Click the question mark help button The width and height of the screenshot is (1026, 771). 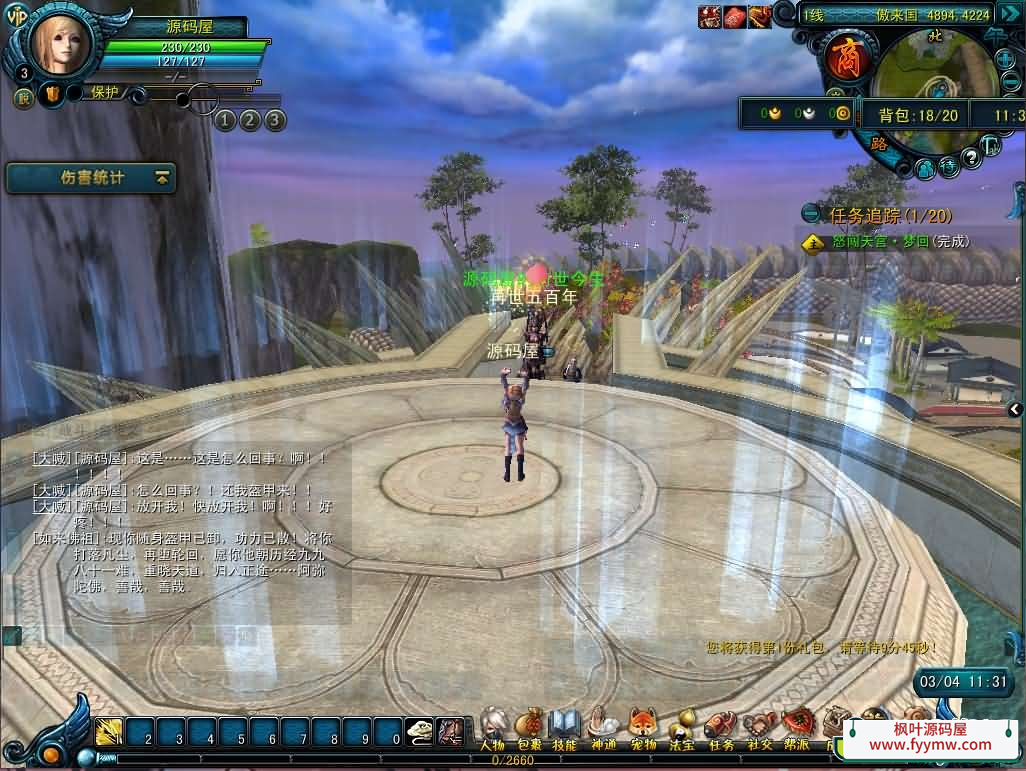tap(970, 158)
